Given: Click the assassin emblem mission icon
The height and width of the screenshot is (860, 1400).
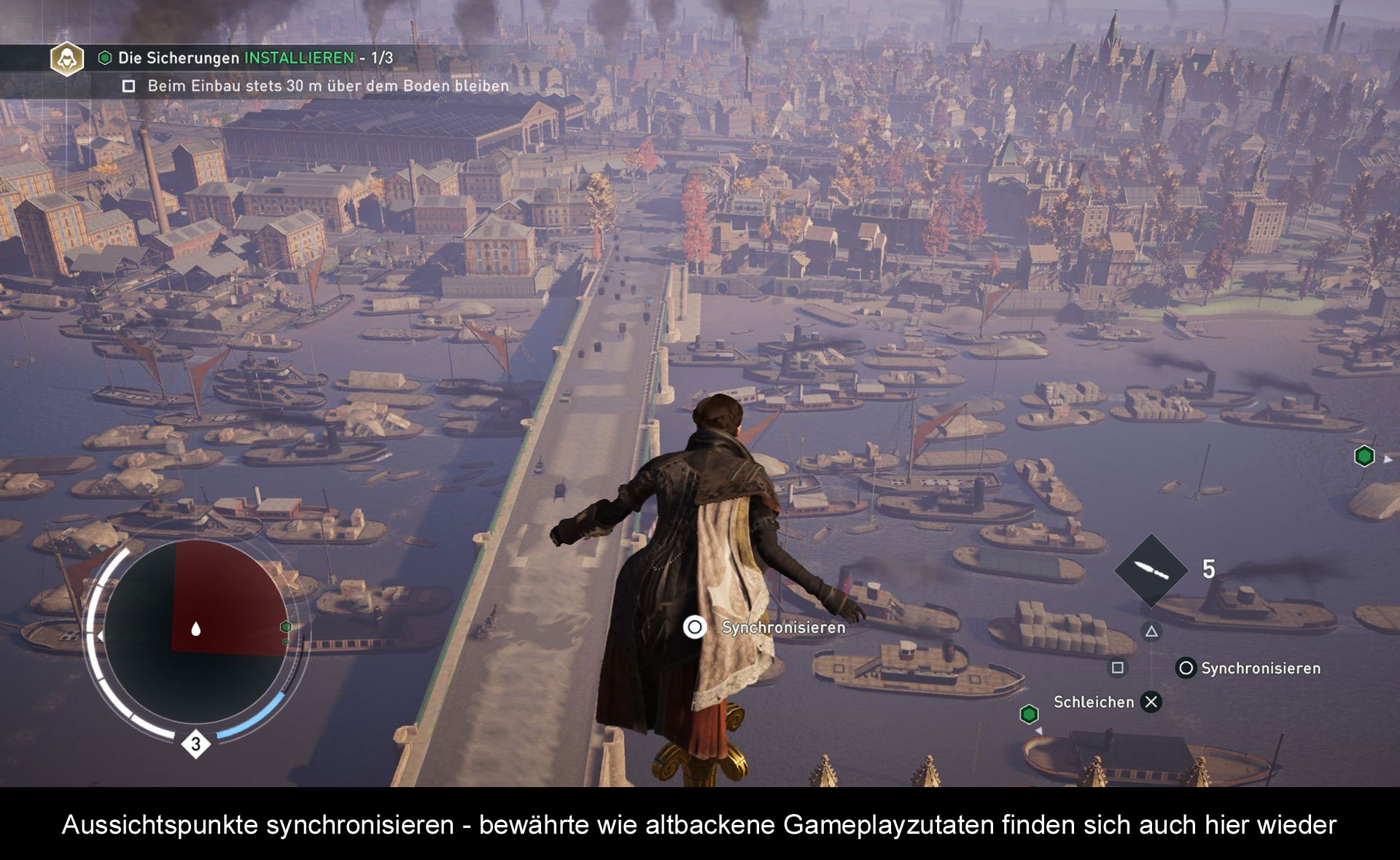Looking at the screenshot, I should pyautogui.click(x=67, y=59).
